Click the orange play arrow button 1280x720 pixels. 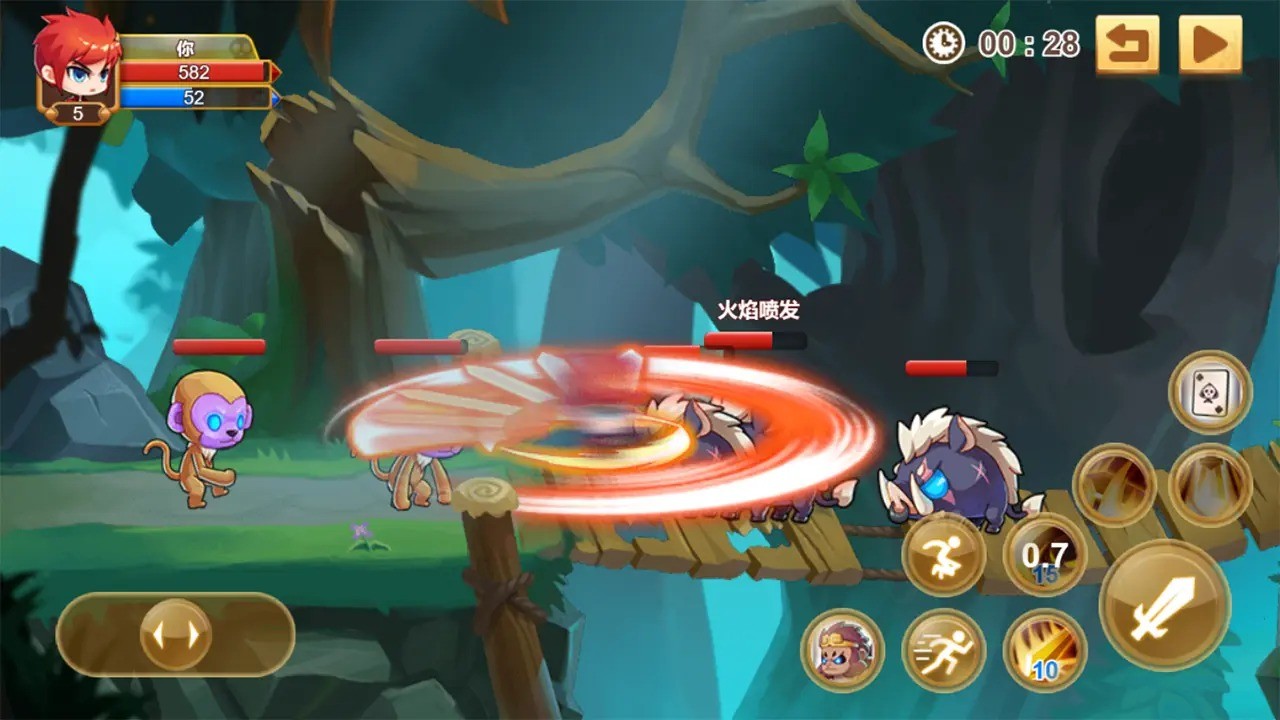point(1210,45)
